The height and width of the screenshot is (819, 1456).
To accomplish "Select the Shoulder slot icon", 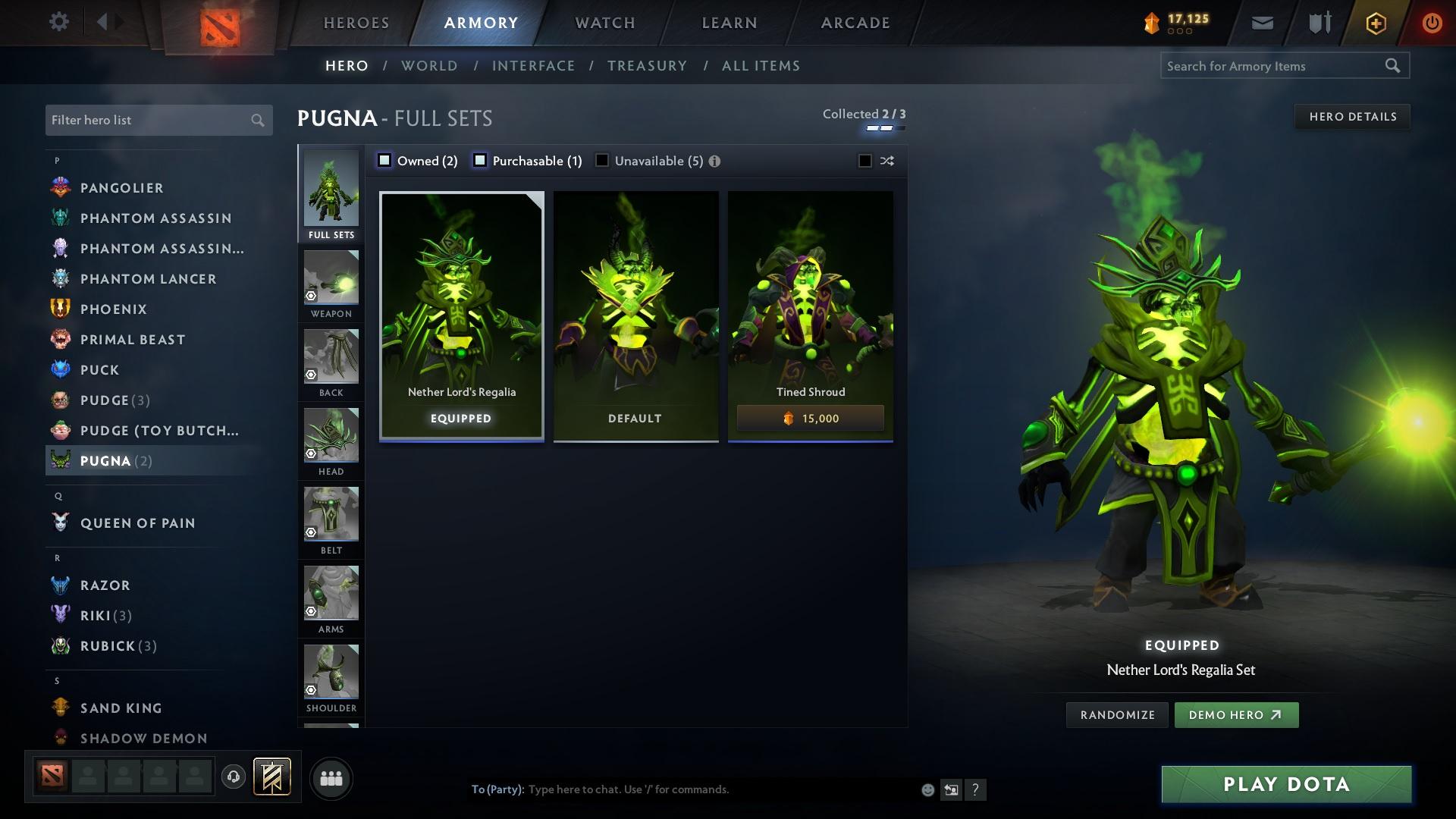I will click(x=331, y=673).
